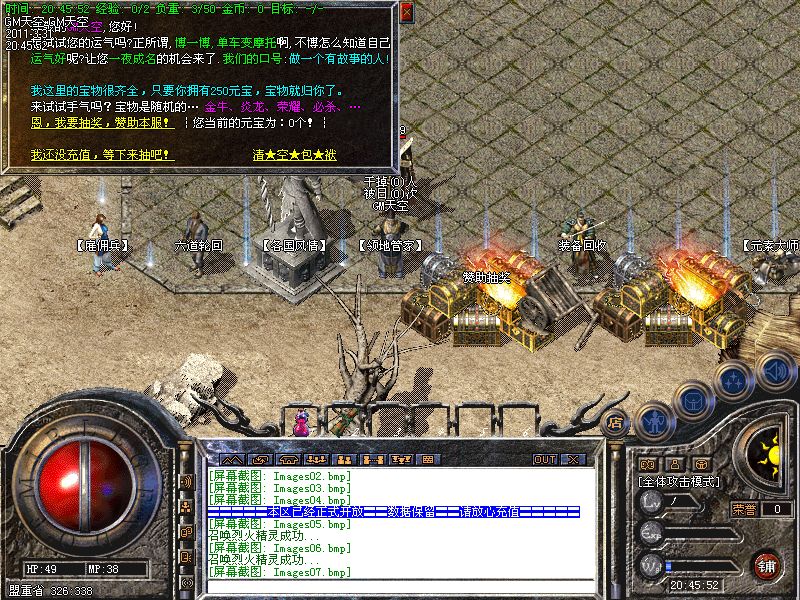Click the keyboard-grid icon on chat toolbar
Image resolution: width=800 pixels, height=600 pixels.
[427, 459]
